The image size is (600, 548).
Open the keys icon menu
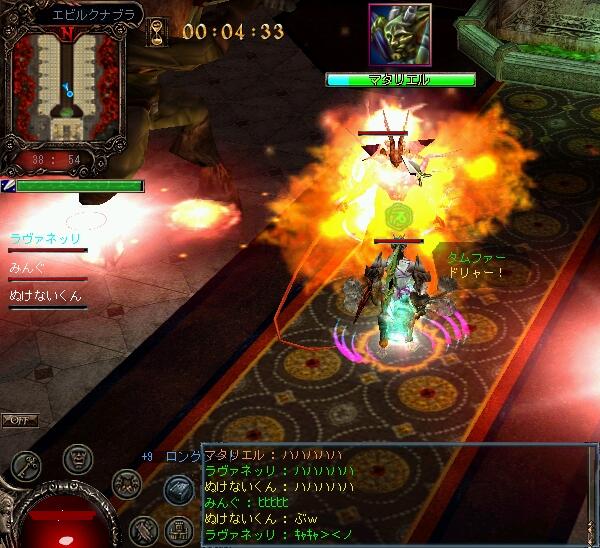point(26,466)
